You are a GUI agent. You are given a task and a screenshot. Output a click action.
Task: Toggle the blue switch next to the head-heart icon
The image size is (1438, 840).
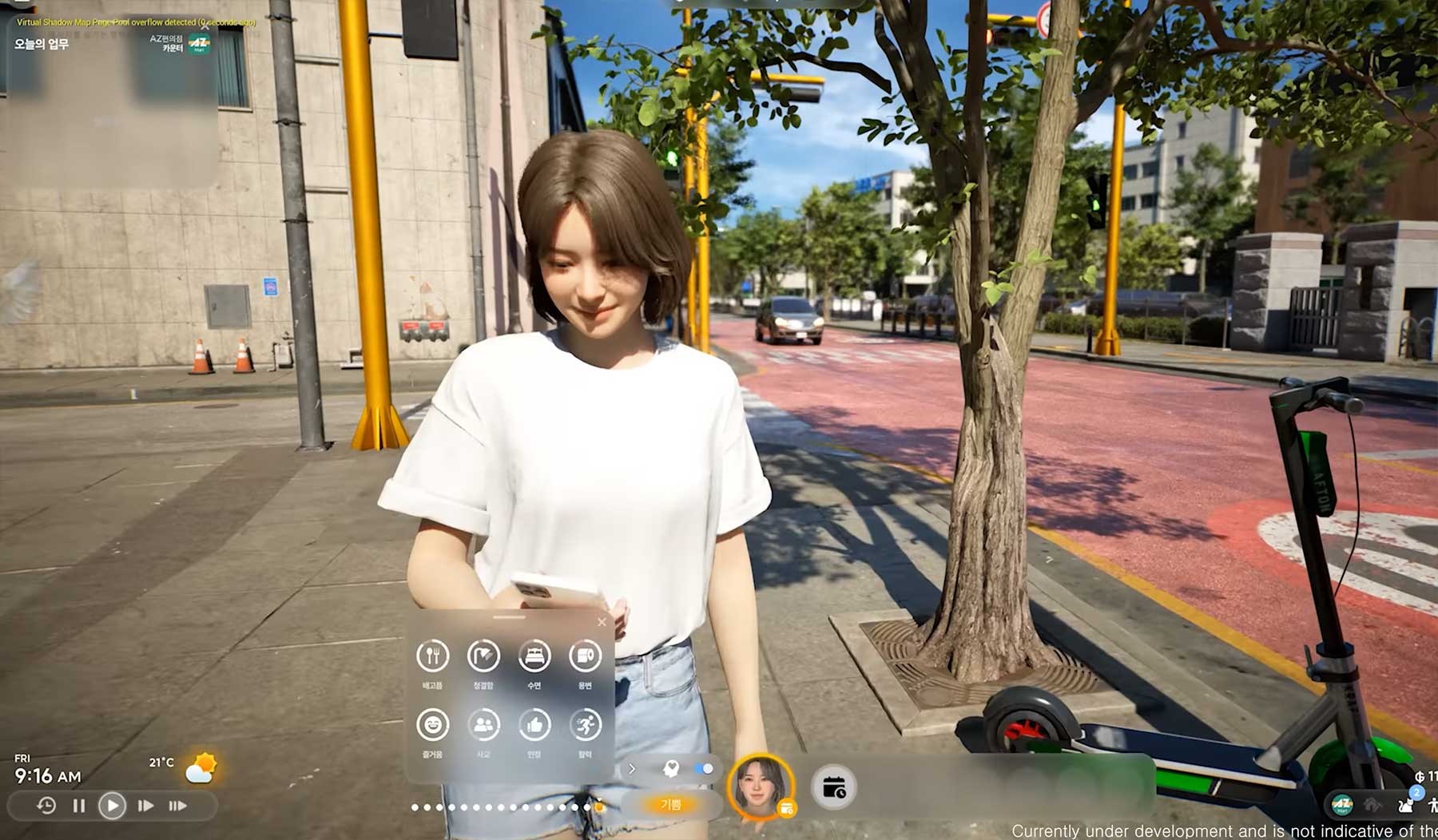703,769
